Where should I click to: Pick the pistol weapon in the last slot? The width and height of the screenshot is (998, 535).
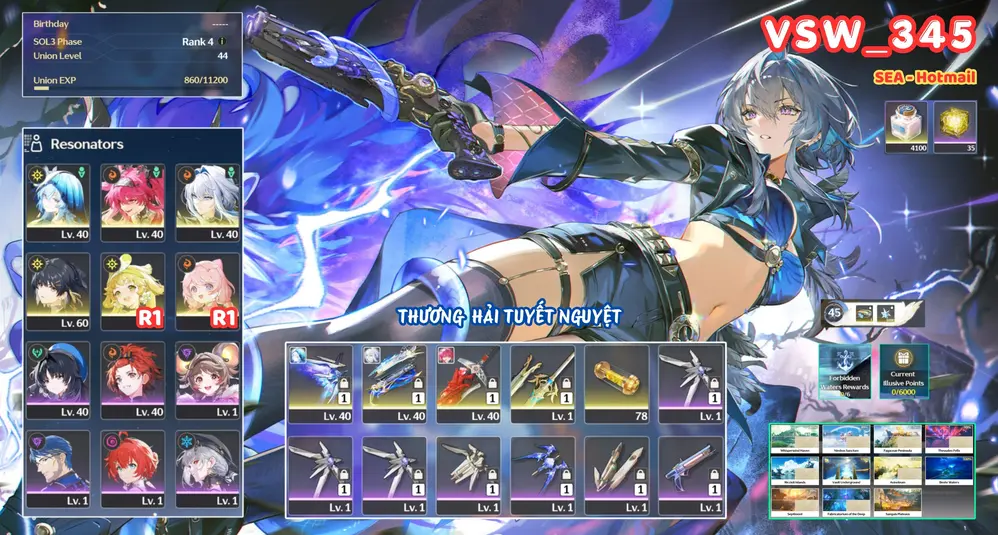tap(690, 474)
